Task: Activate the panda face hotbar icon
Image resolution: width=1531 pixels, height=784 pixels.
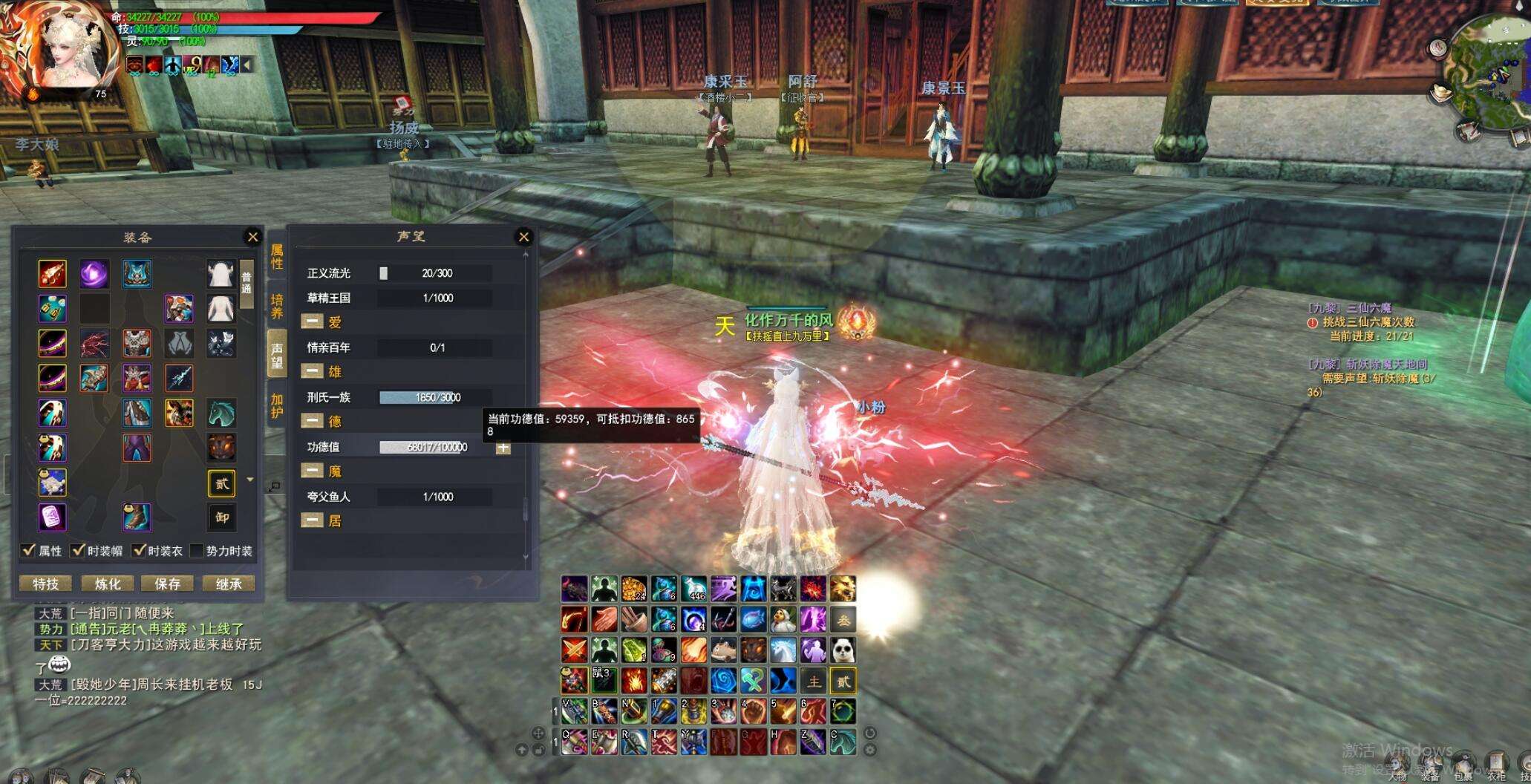Action: 843,650
